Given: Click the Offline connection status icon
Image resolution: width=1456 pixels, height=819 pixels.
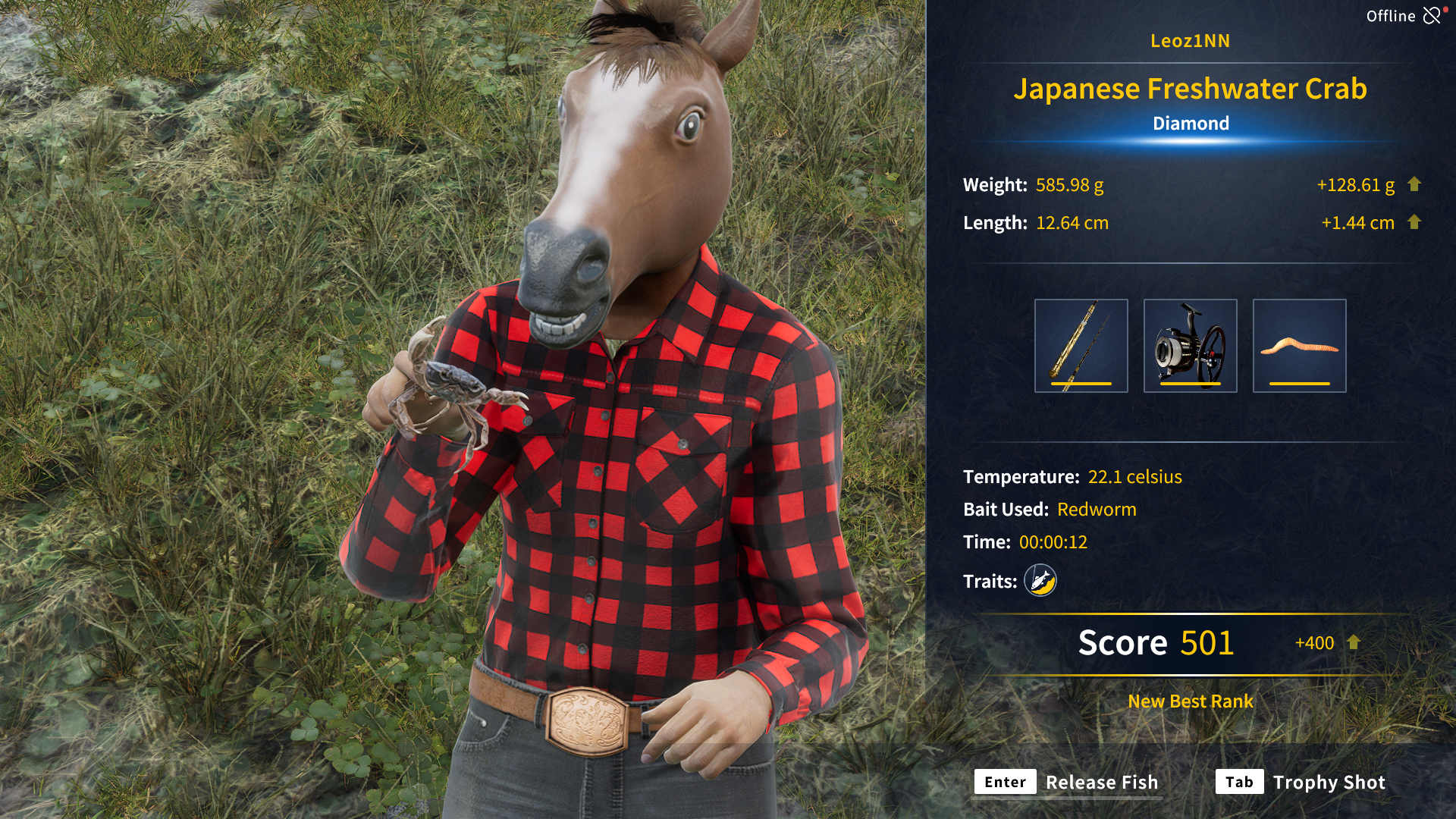Looking at the screenshot, I should coord(1431,16).
